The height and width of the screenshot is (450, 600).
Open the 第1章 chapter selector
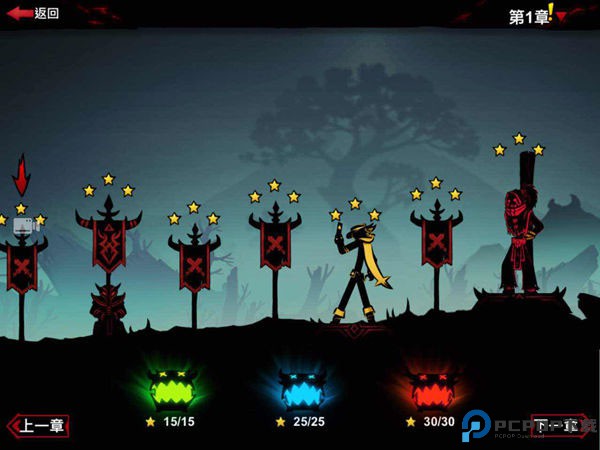(x=536, y=15)
